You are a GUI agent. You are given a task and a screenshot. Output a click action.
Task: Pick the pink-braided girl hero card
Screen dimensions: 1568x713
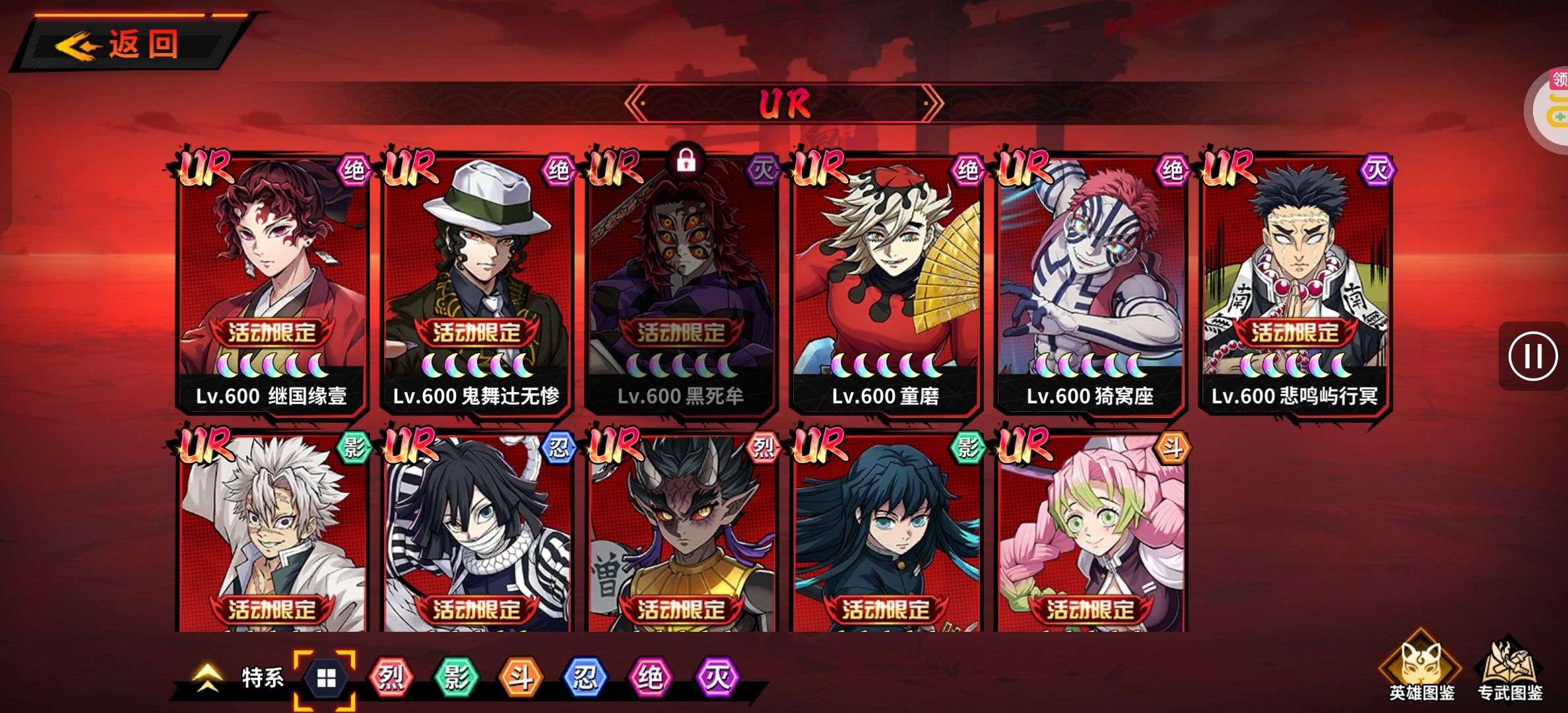click(1090, 535)
